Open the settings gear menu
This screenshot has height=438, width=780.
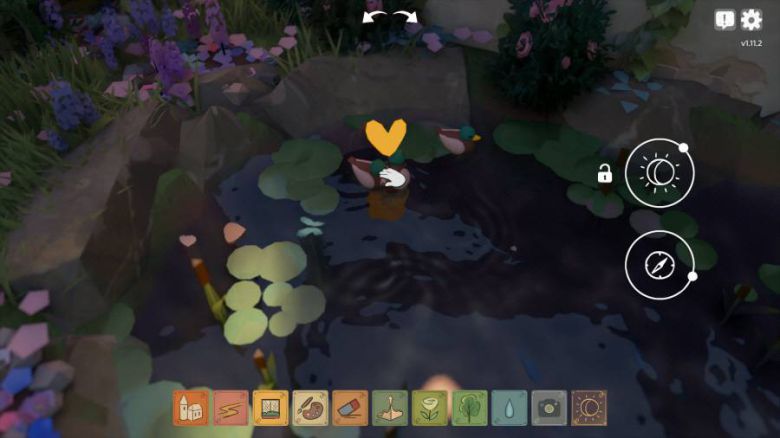coord(751,20)
